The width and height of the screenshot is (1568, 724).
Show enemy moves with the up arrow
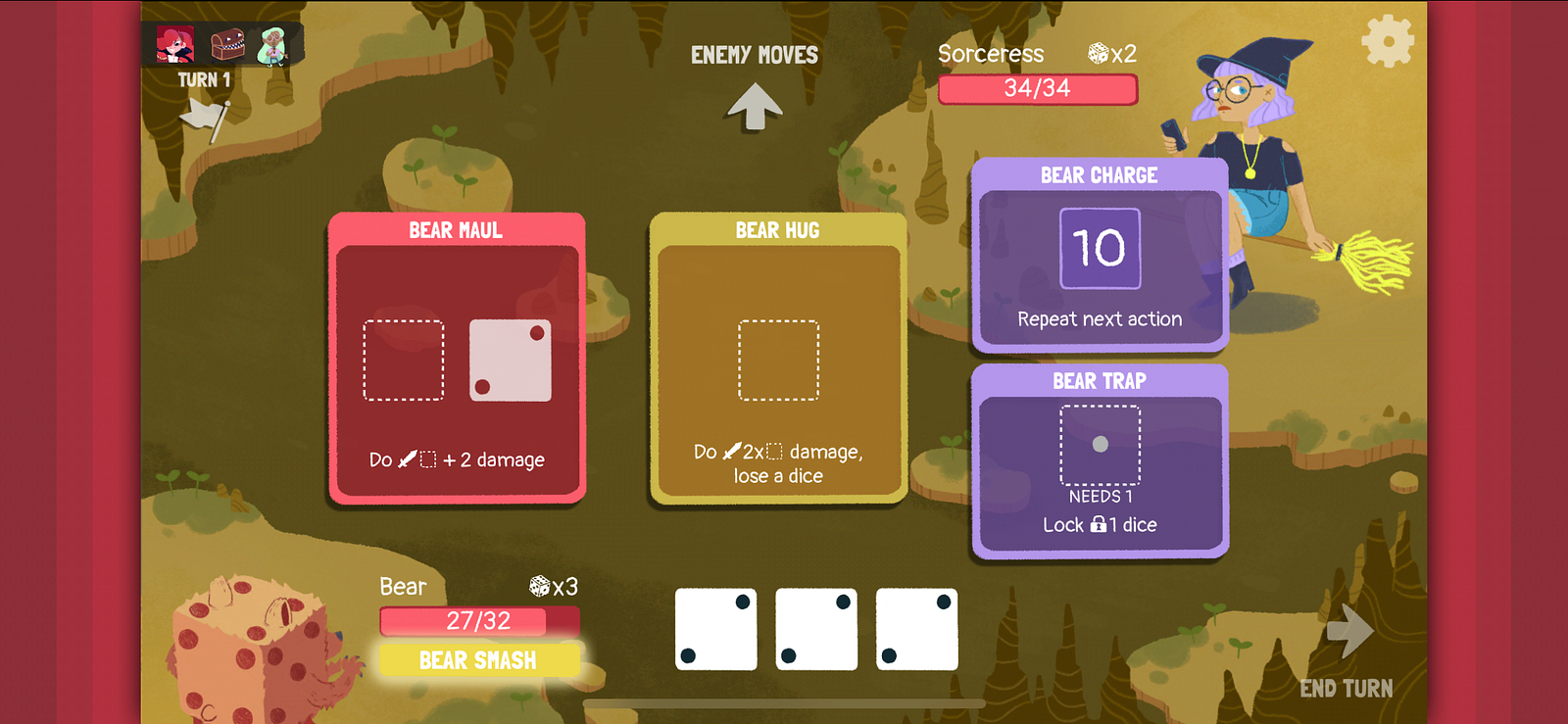[754, 105]
